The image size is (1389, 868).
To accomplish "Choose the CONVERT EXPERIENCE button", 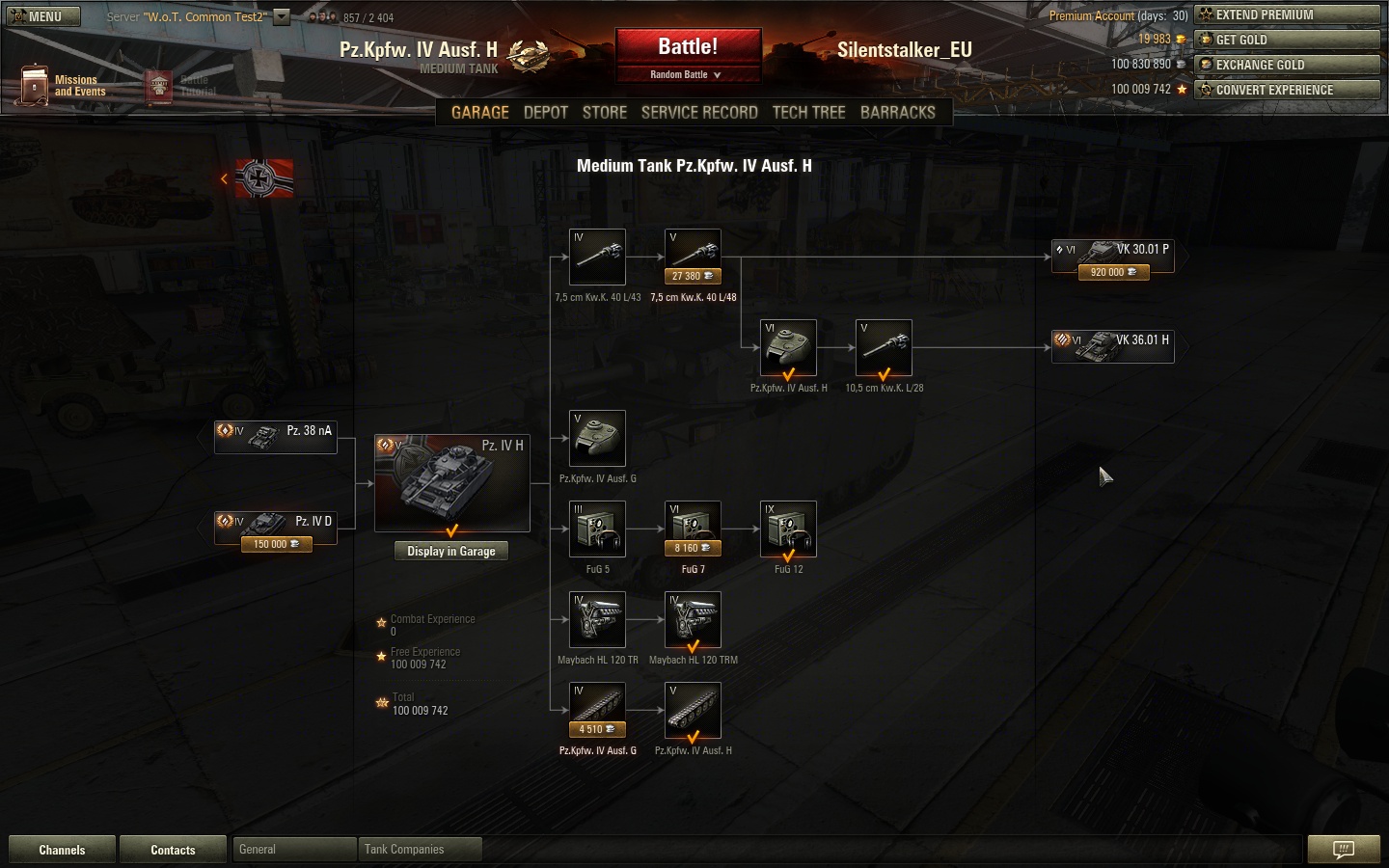I will pos(1287,90).
